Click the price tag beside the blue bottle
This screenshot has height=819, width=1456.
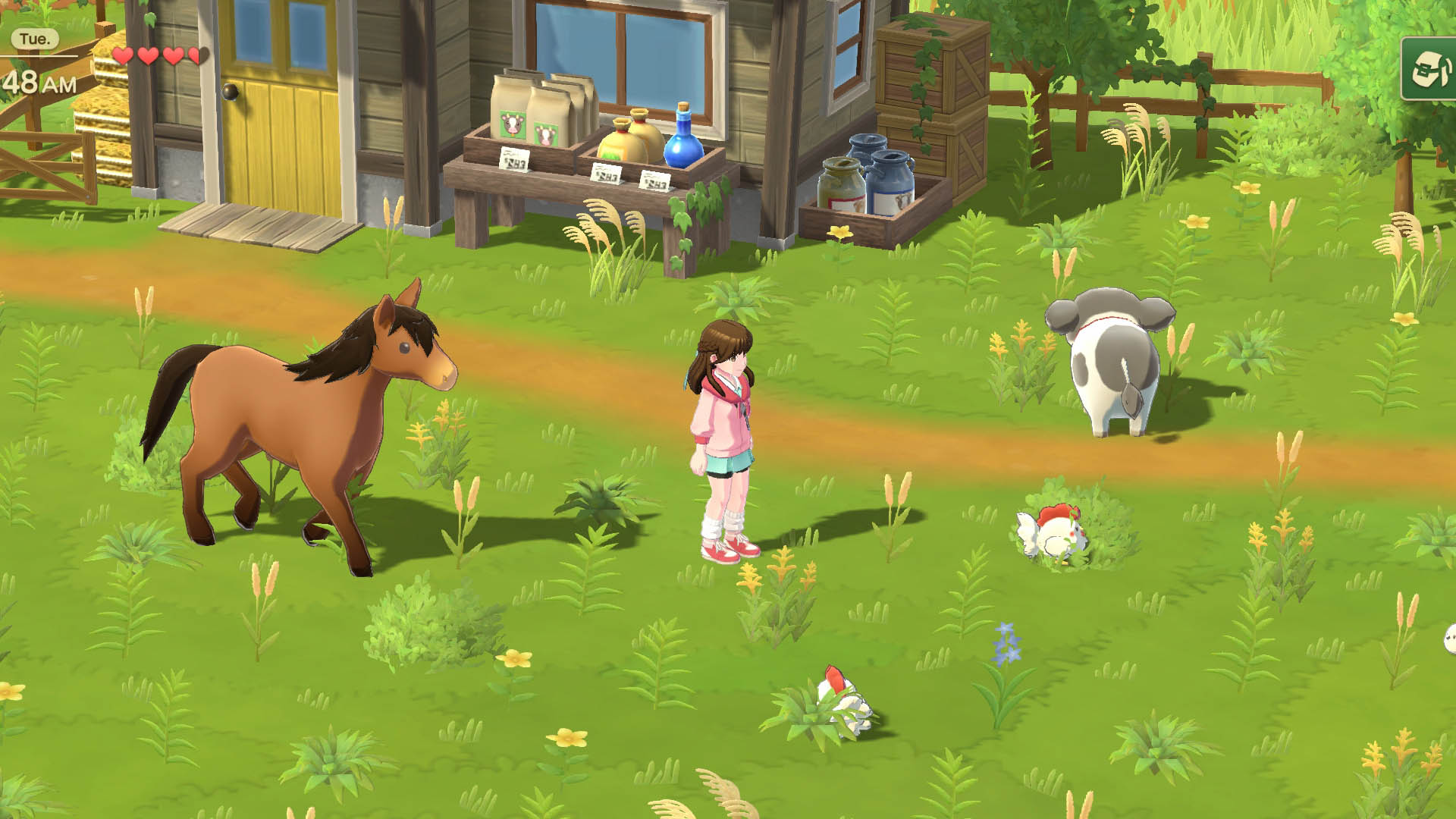tap(654, 180)
